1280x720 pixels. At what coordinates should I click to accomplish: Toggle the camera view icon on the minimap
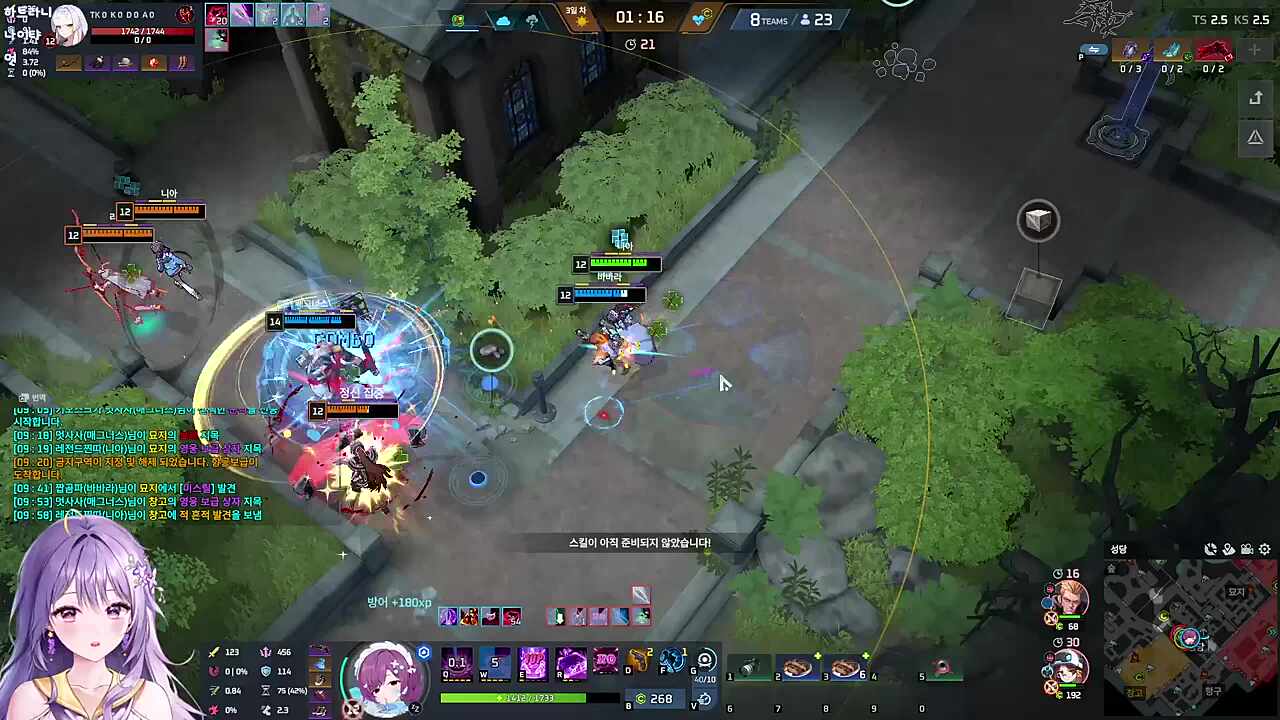(1246, 550)
